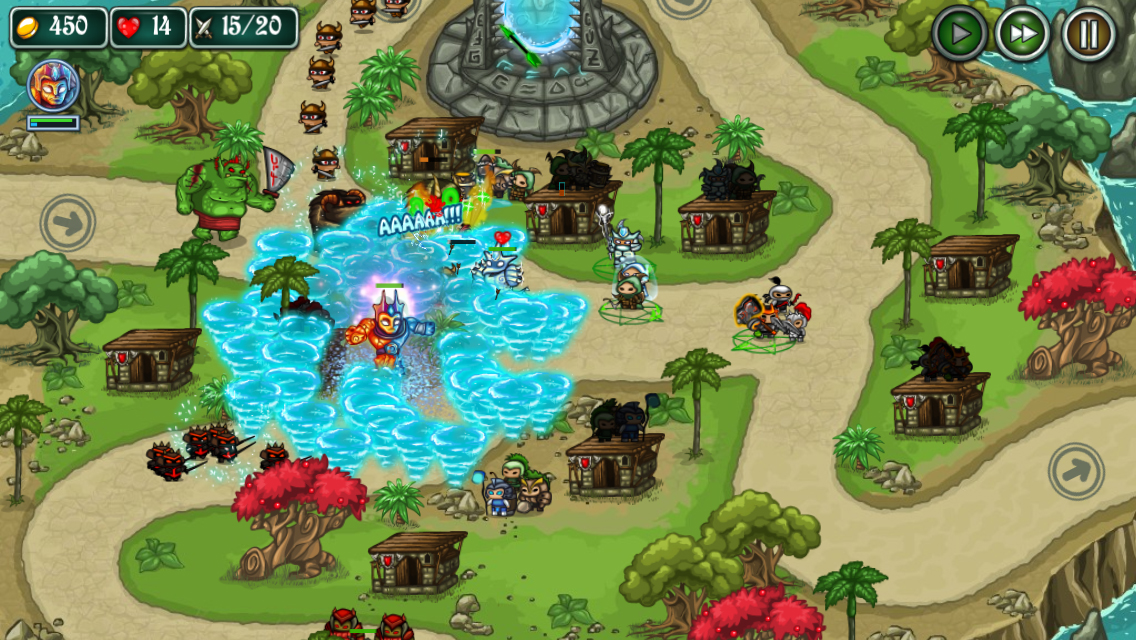Pause the game with the brown button
The image size is (1136, 640).
(1088, 34)
